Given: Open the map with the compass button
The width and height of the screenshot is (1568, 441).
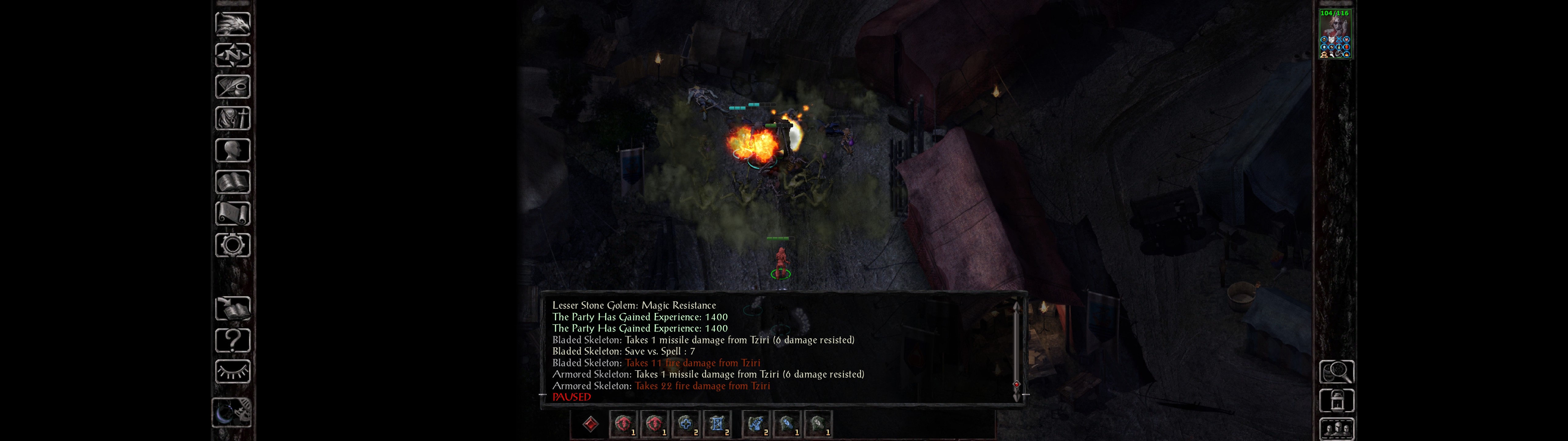Looking at the screenshot, I should [232, 55].
